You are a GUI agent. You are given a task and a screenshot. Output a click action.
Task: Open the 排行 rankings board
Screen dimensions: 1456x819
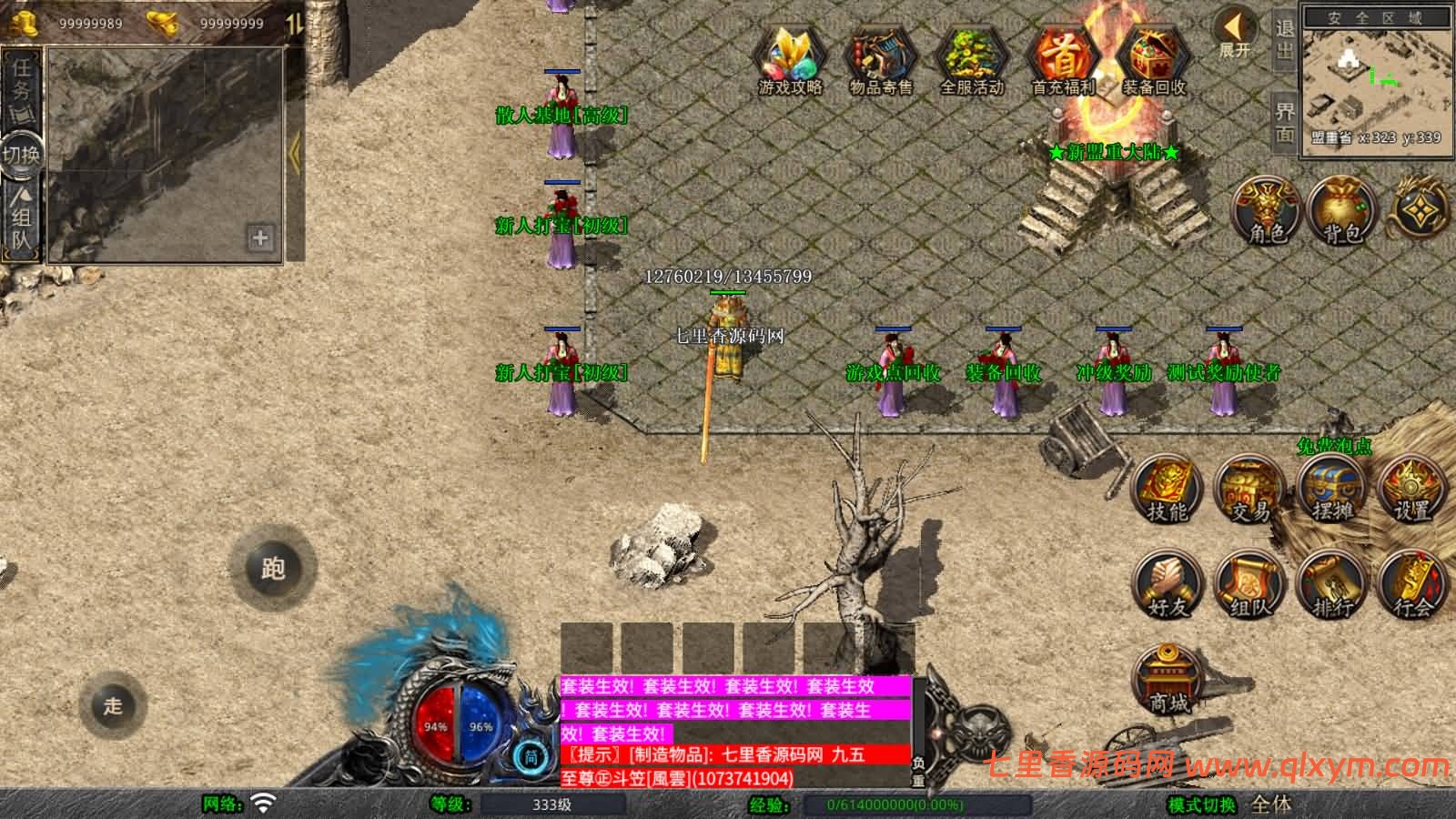pyautogui.click(x=1331, y=586)
